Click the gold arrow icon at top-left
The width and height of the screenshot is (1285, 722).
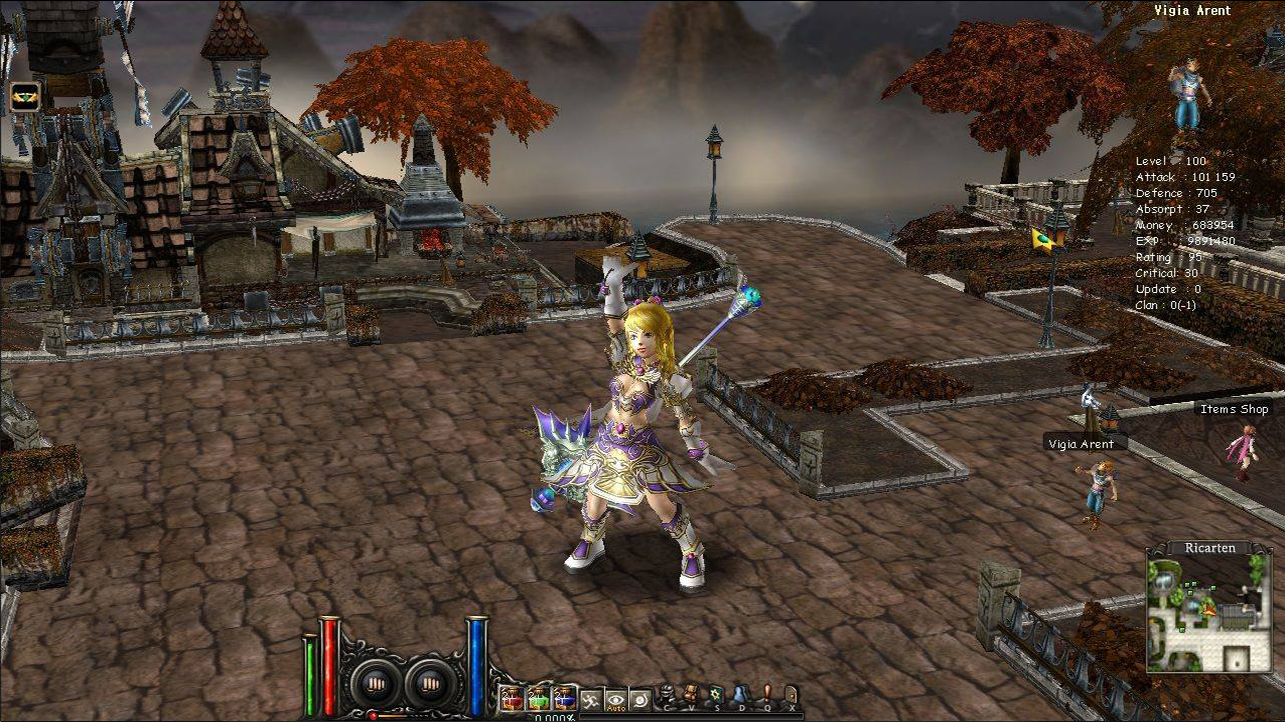coord(25,96)
